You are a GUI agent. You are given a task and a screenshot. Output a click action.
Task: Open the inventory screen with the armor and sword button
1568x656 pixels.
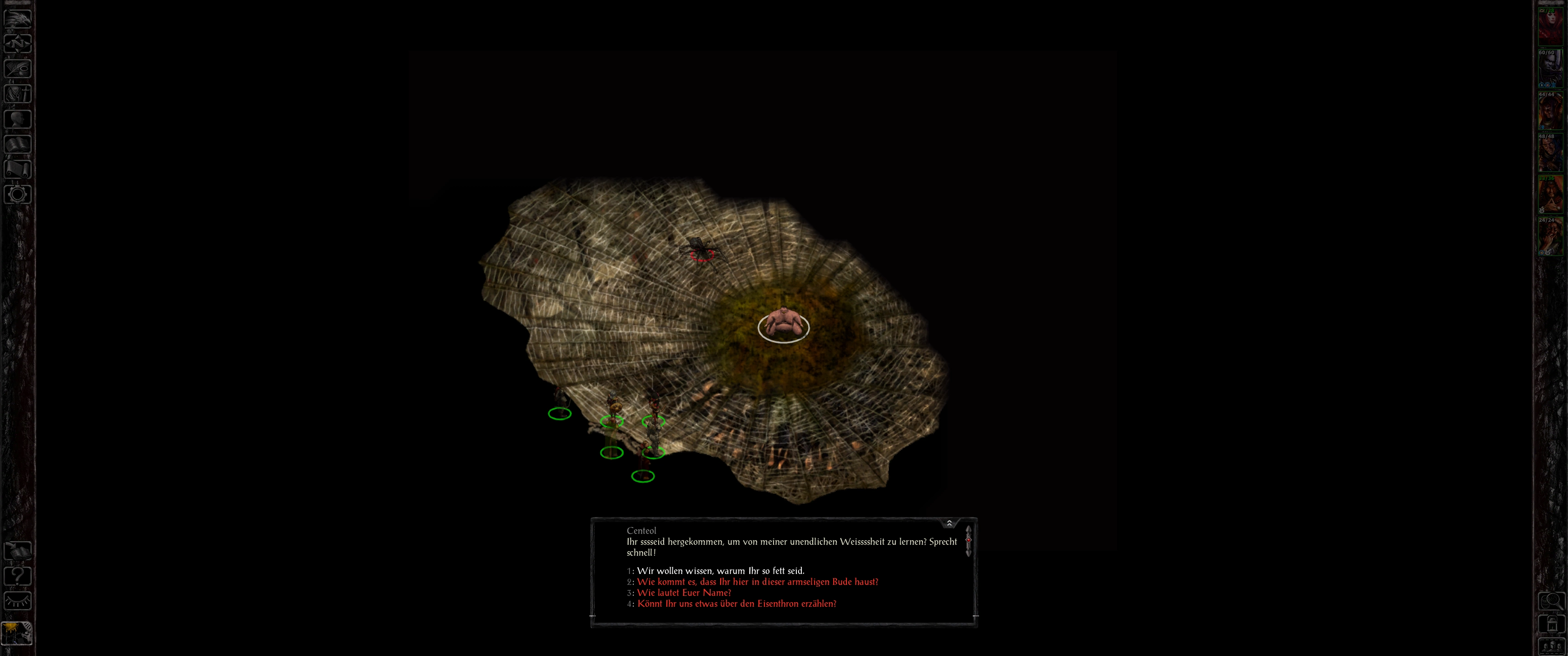[18, 94]
